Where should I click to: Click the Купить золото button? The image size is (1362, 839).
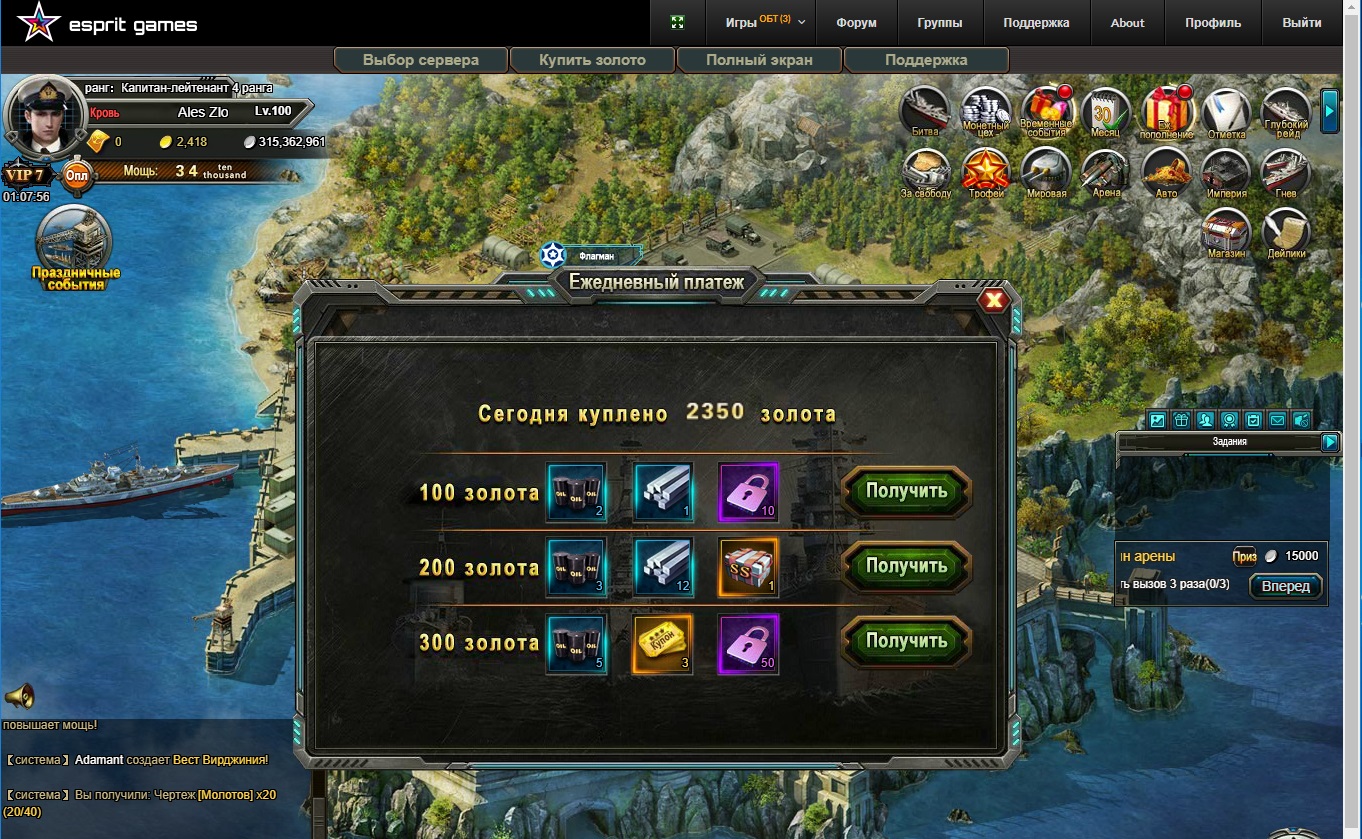tap(592, 60)
